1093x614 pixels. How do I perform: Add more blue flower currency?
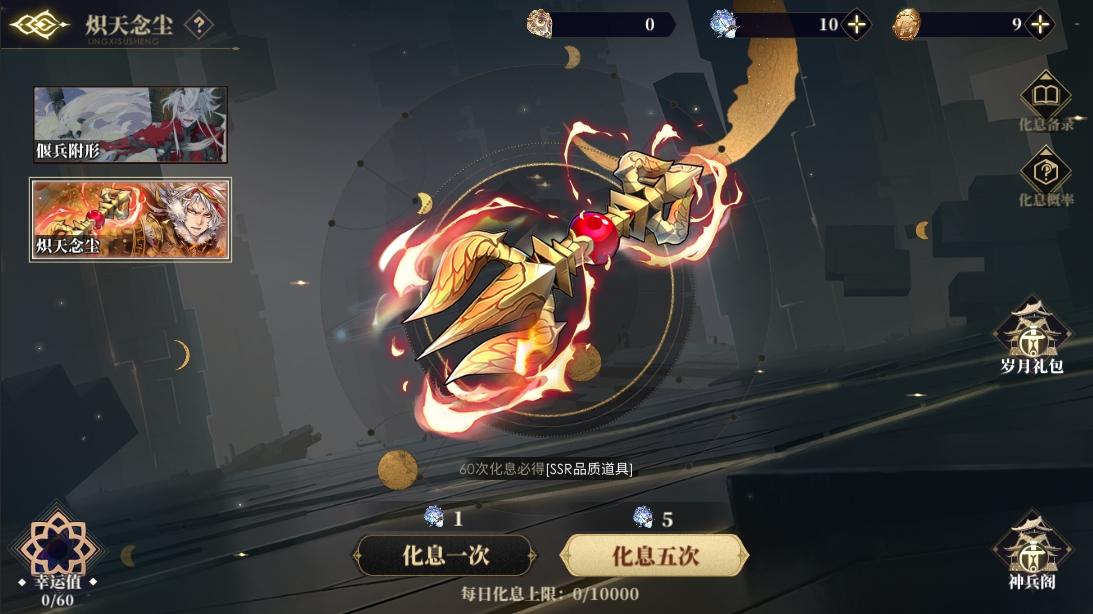click(856, 25)
